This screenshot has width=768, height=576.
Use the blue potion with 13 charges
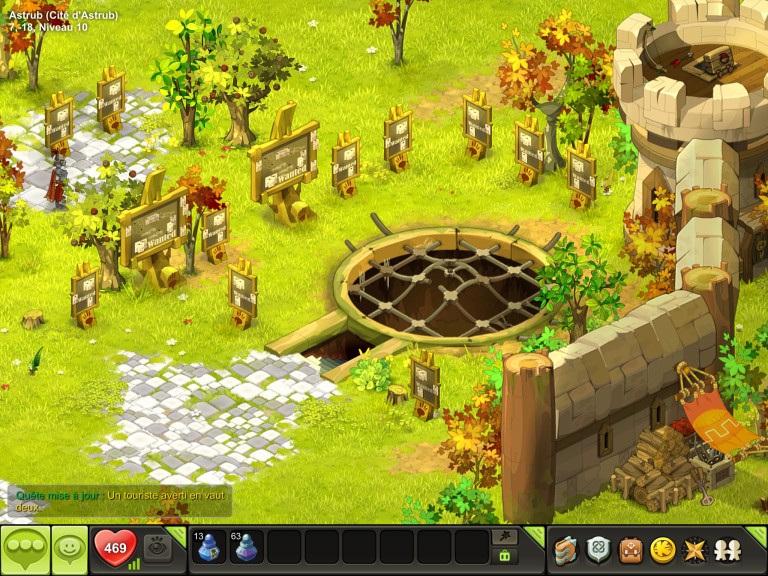[209, 547]
